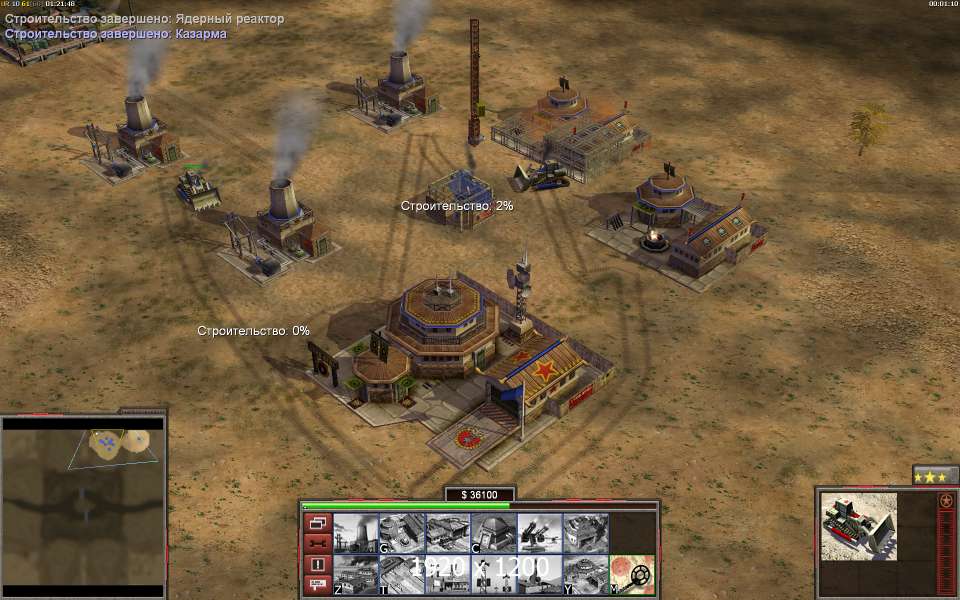
Task: Click the overlapping windows button
Action: (x=317, y=523)
